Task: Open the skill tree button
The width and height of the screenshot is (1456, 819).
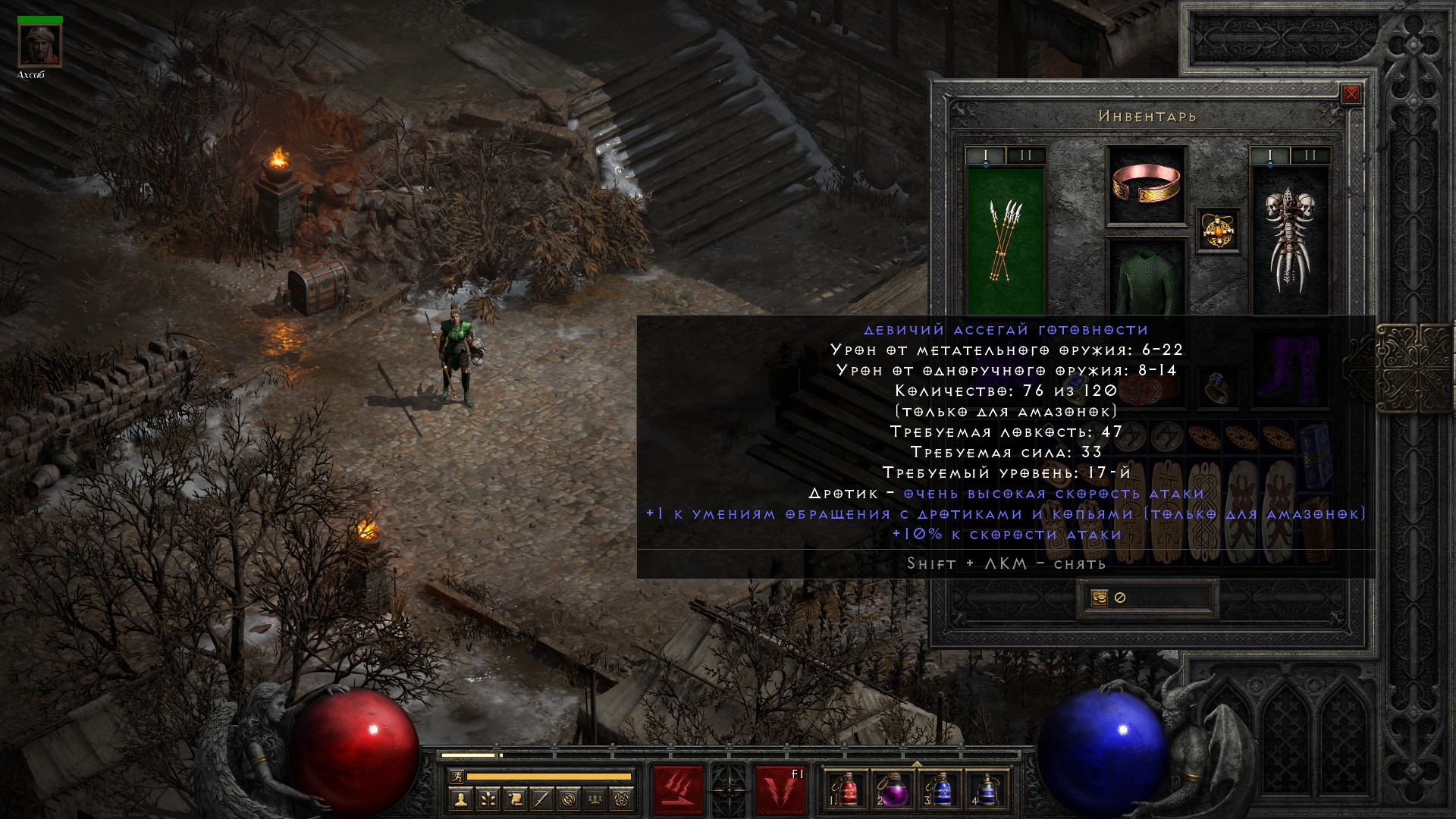Action: click(x=487, y=798)
